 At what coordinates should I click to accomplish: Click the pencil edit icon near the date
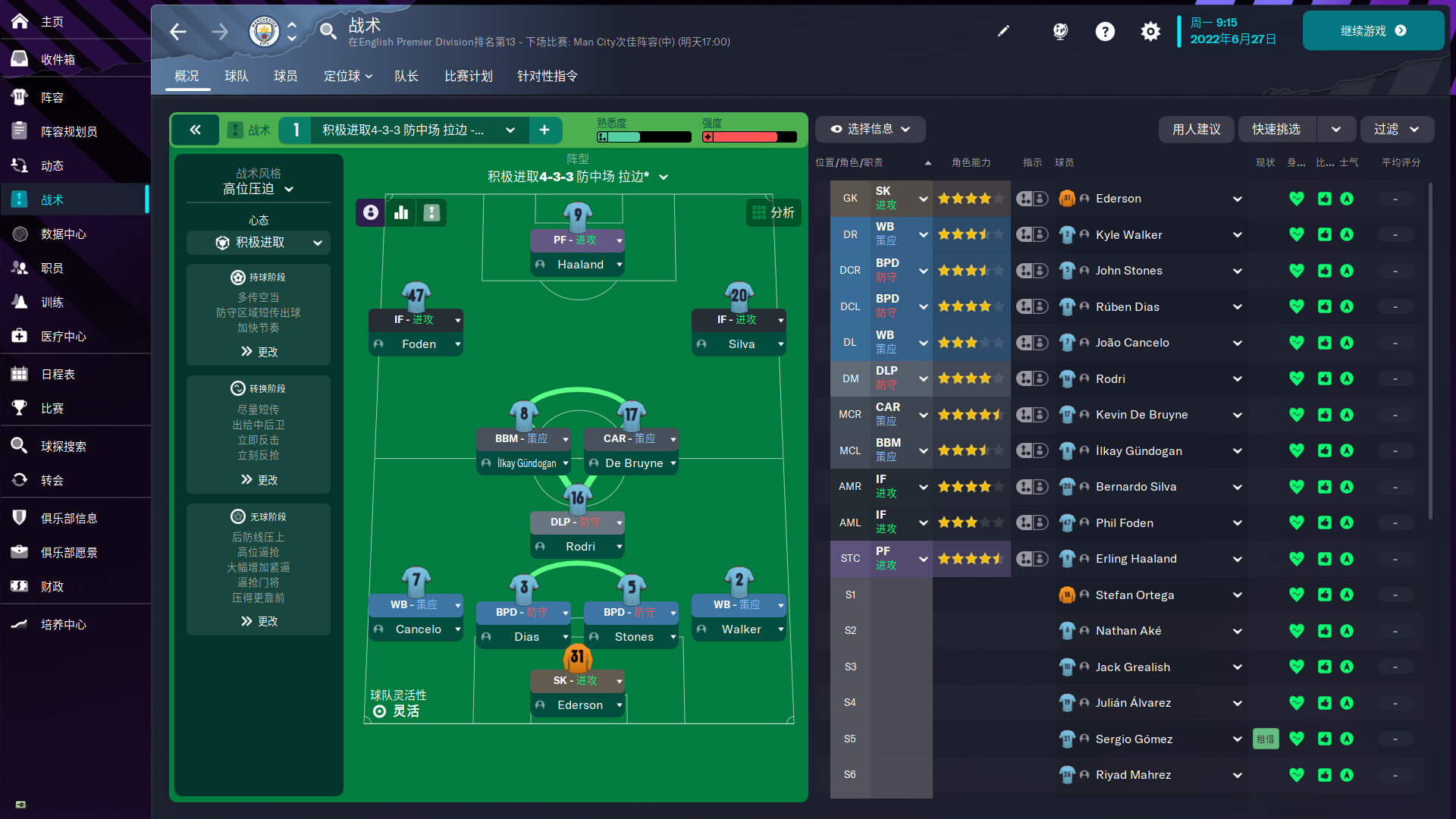(1003, 32)
